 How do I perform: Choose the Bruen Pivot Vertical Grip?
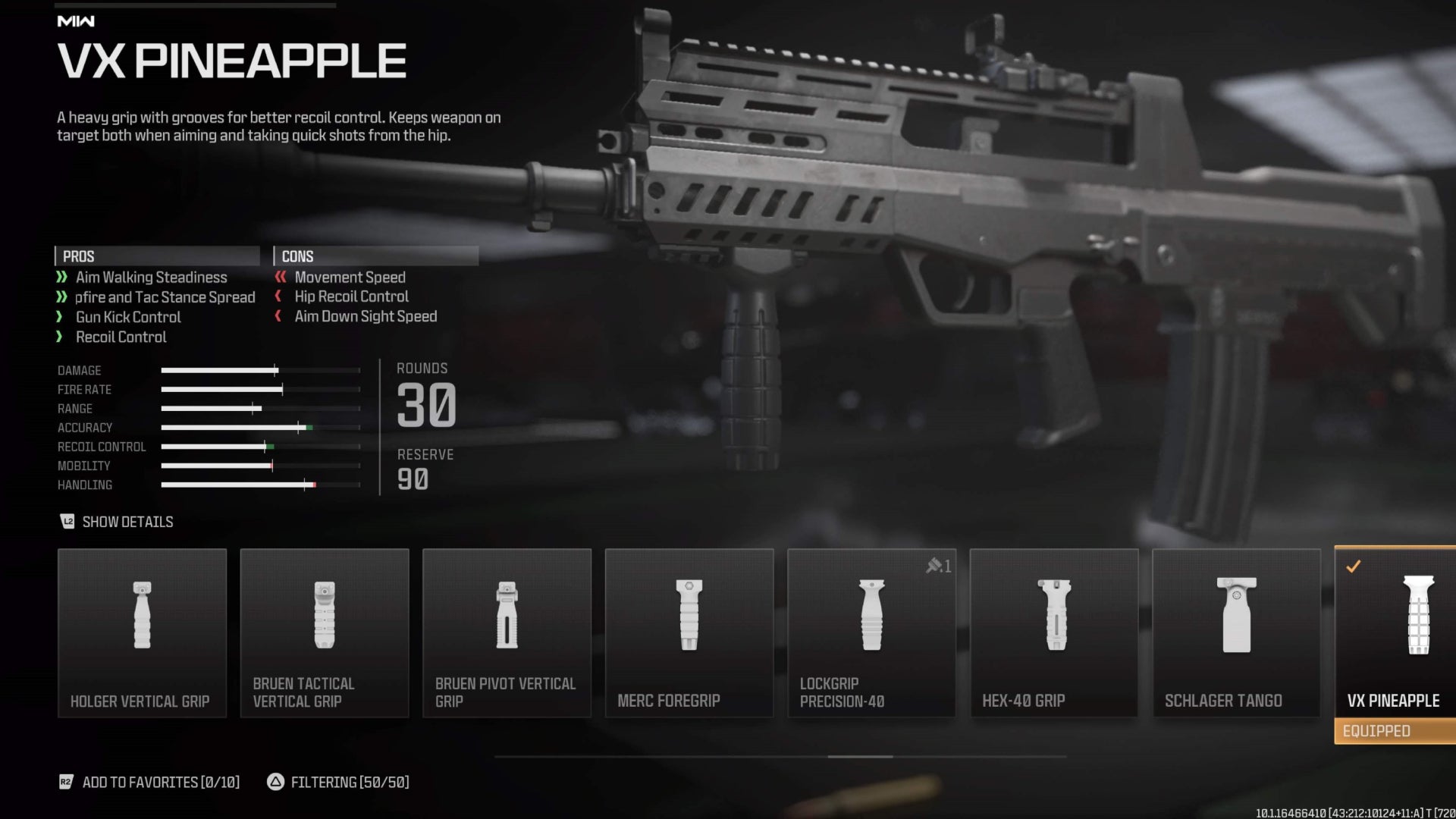coord(507,633)
